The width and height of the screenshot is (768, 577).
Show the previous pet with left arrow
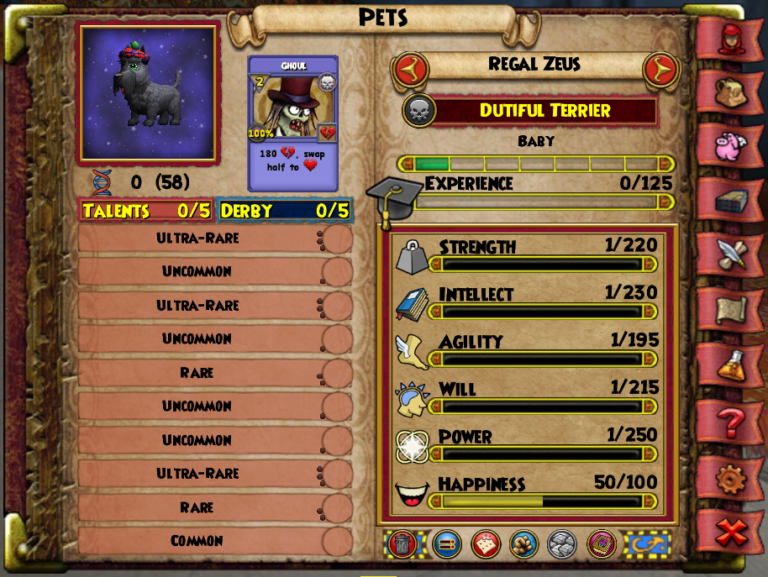point(408,68)
